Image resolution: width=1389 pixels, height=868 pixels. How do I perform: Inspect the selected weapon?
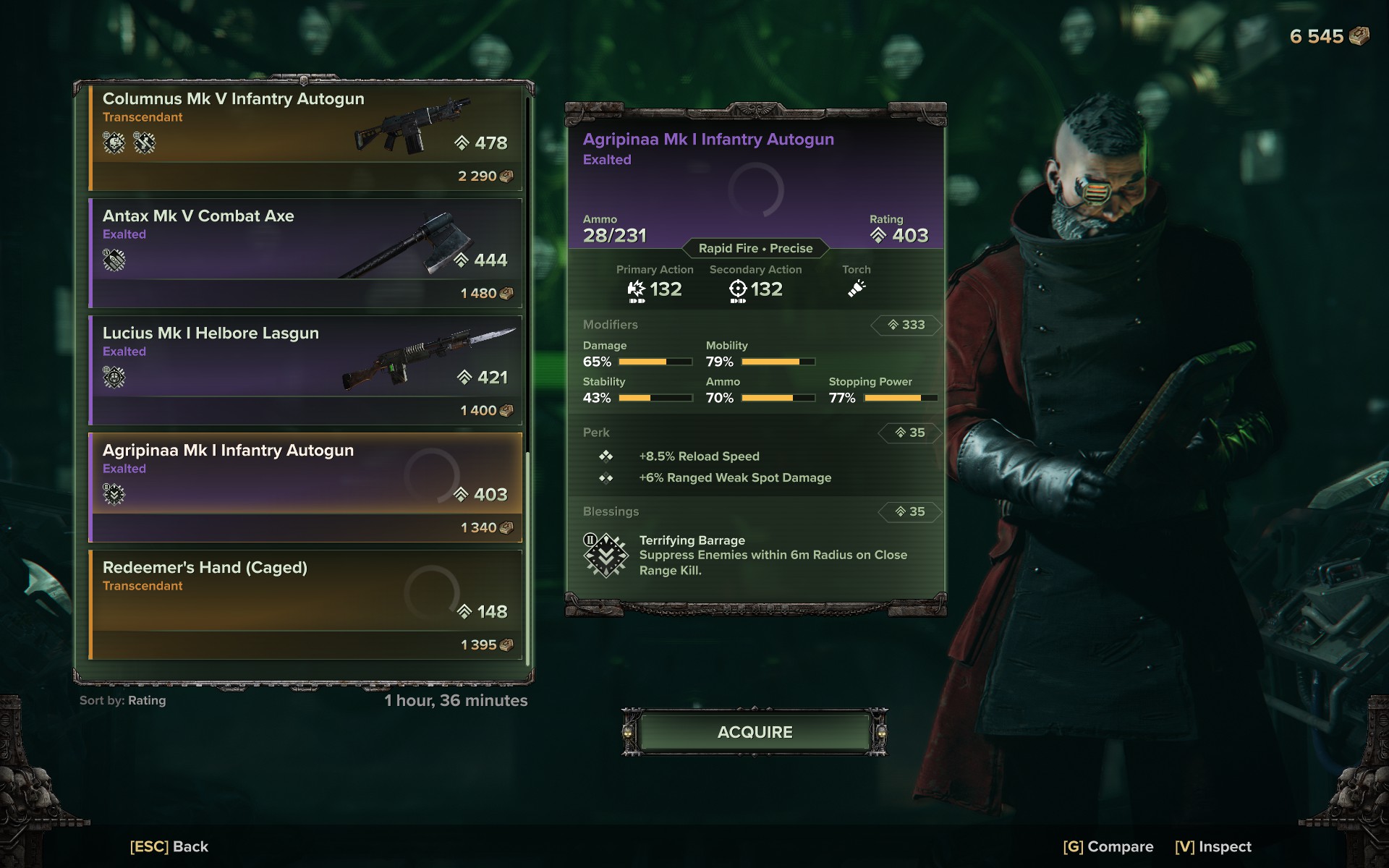(1213, 846)
